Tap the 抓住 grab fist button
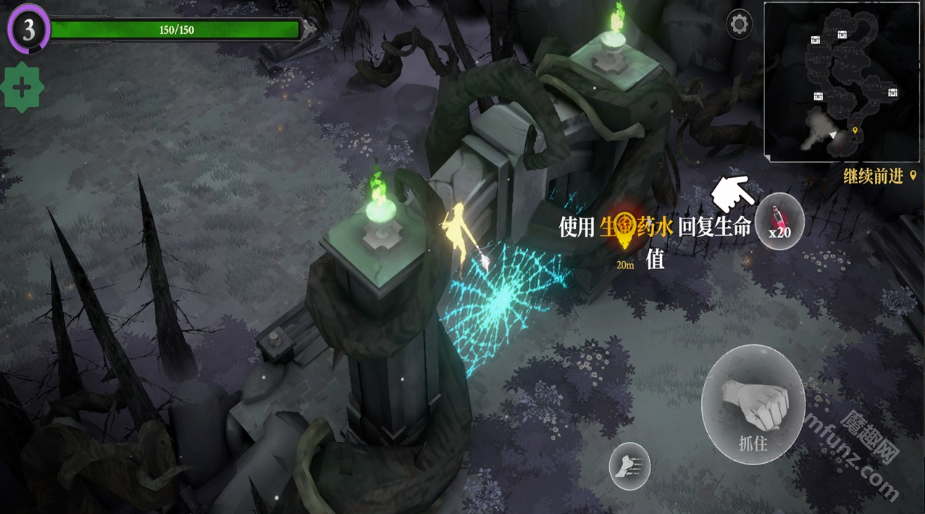 [x=753, y=404]
